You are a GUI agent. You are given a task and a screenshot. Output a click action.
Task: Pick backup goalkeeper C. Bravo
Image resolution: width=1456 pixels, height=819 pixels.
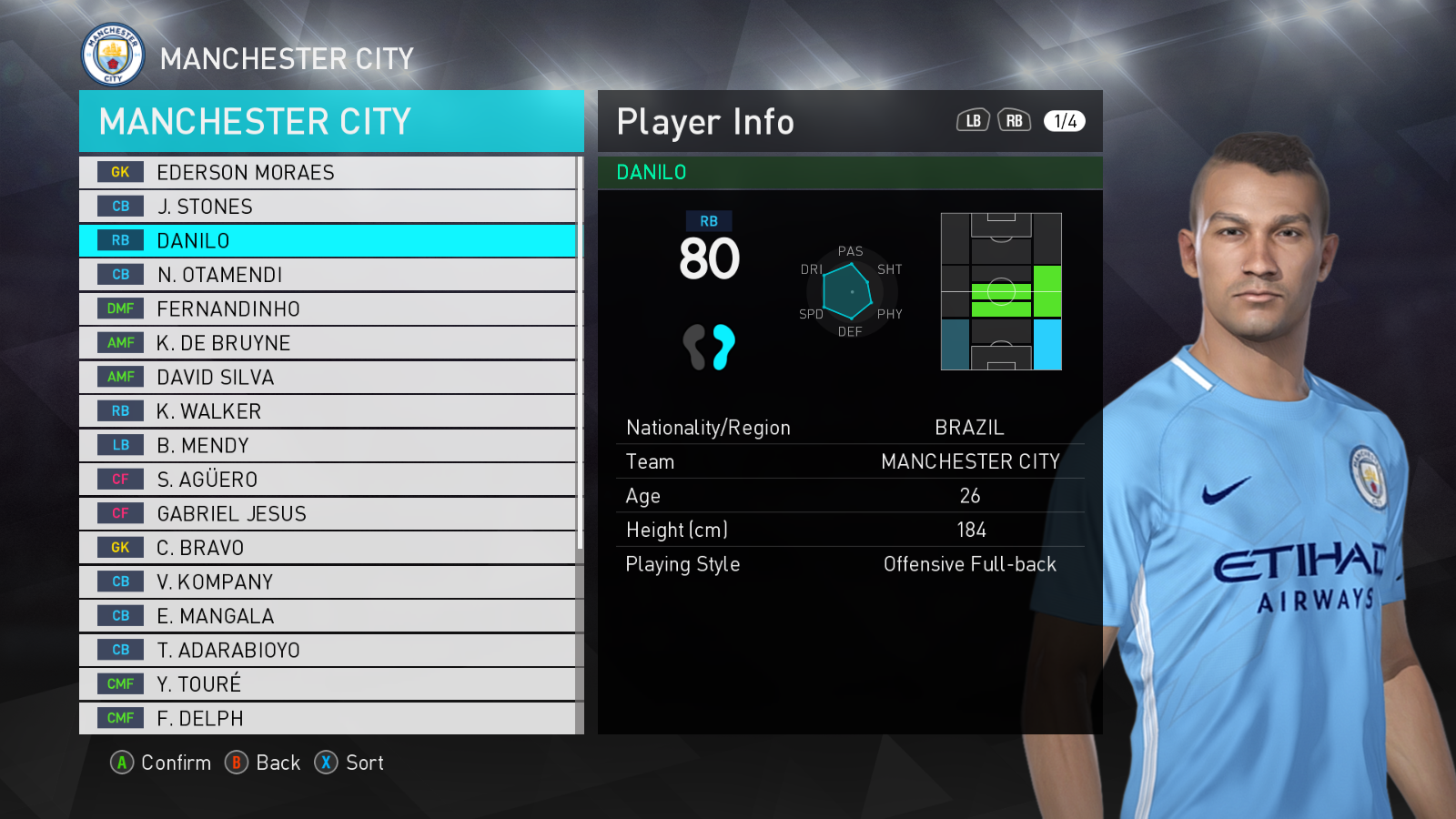pos(328,548)
